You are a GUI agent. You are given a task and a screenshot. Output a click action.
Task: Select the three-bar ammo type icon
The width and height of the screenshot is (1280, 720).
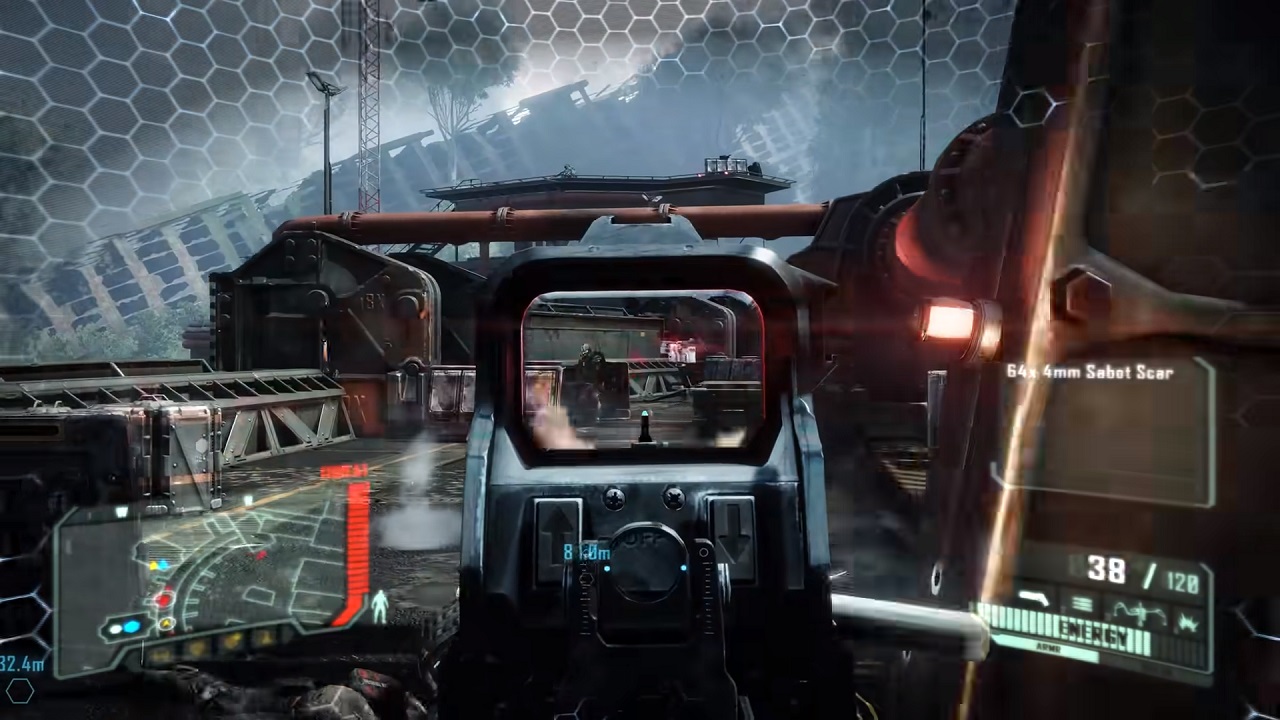(x=1081, y=605)
